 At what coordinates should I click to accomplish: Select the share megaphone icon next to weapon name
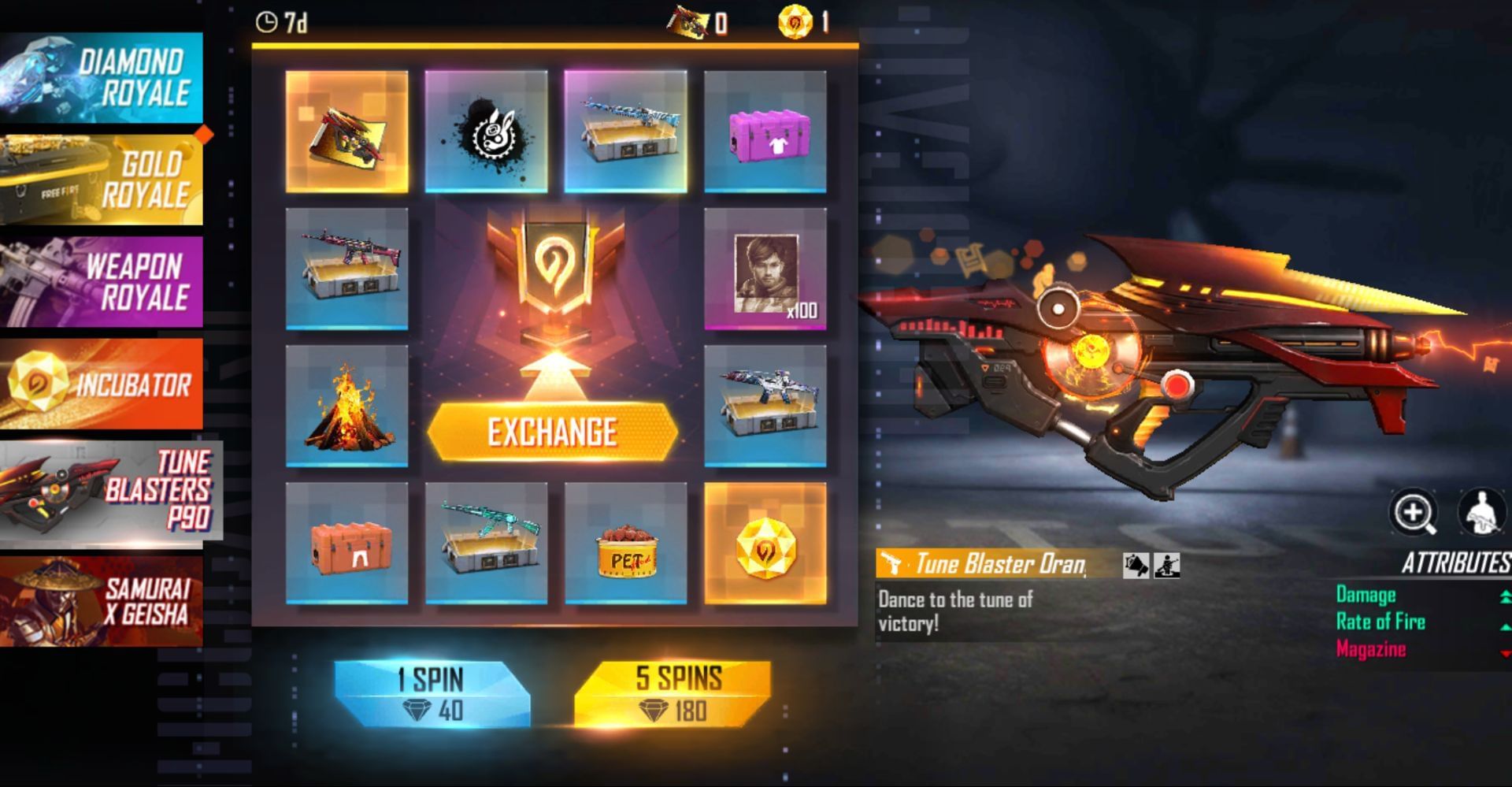(1136, 565)
